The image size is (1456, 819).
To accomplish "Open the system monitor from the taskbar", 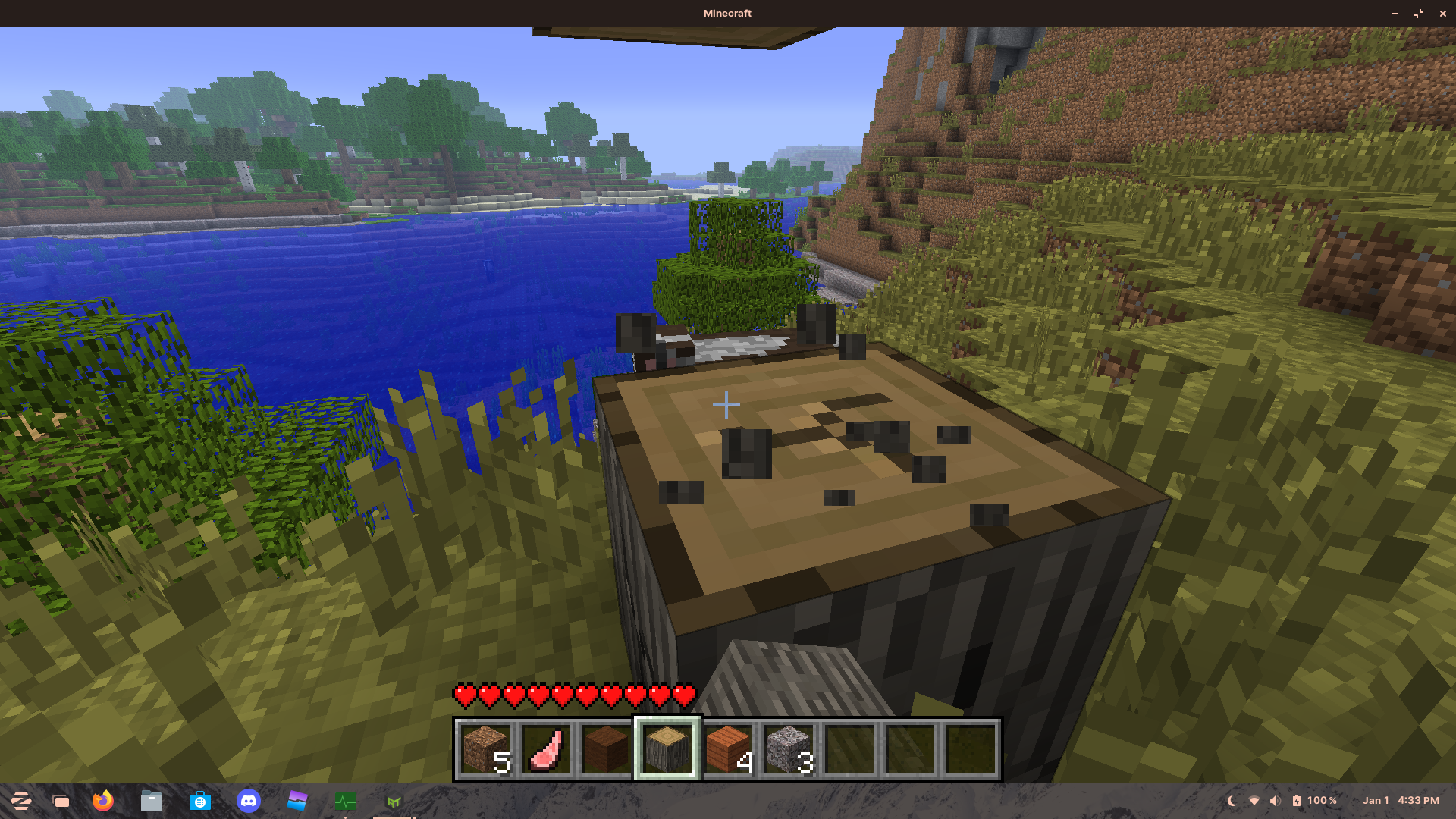I will pyautogui.click(x=345, y=801).
